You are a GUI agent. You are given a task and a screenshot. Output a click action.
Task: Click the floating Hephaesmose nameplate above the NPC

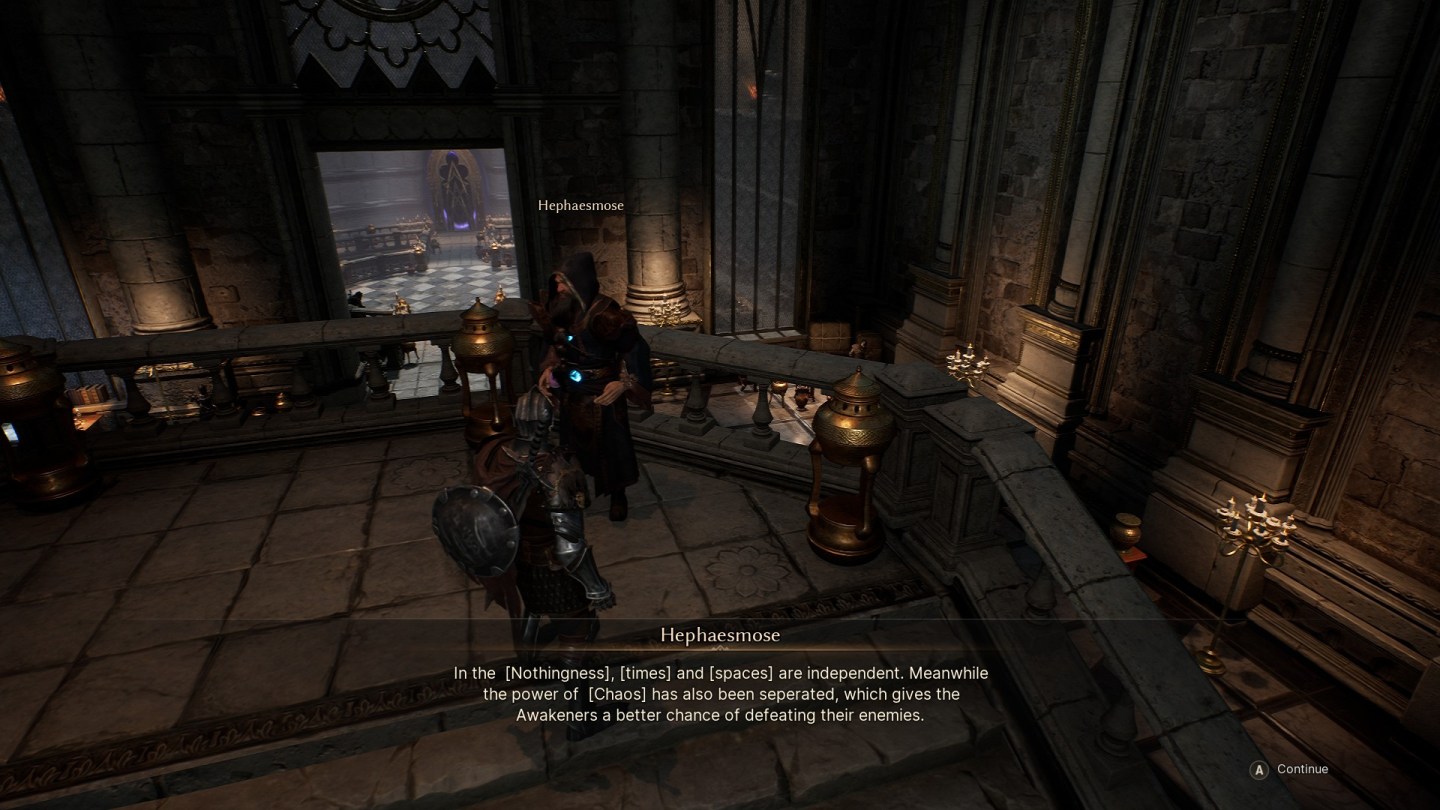pos(580,205)
